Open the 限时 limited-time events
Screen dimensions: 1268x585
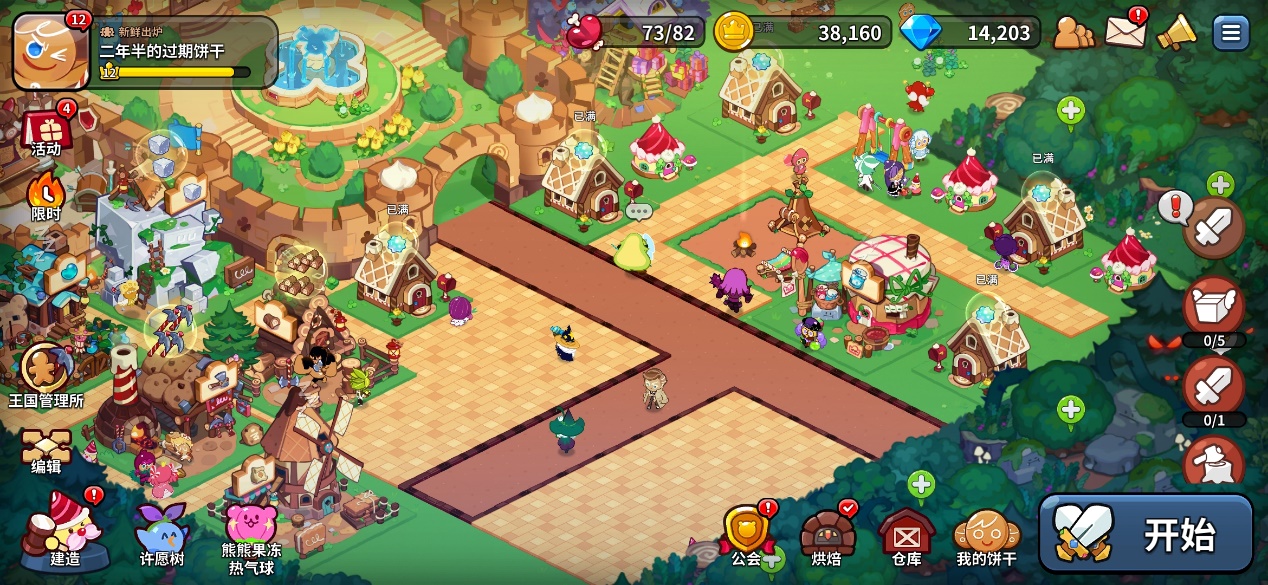pos(45,196)
